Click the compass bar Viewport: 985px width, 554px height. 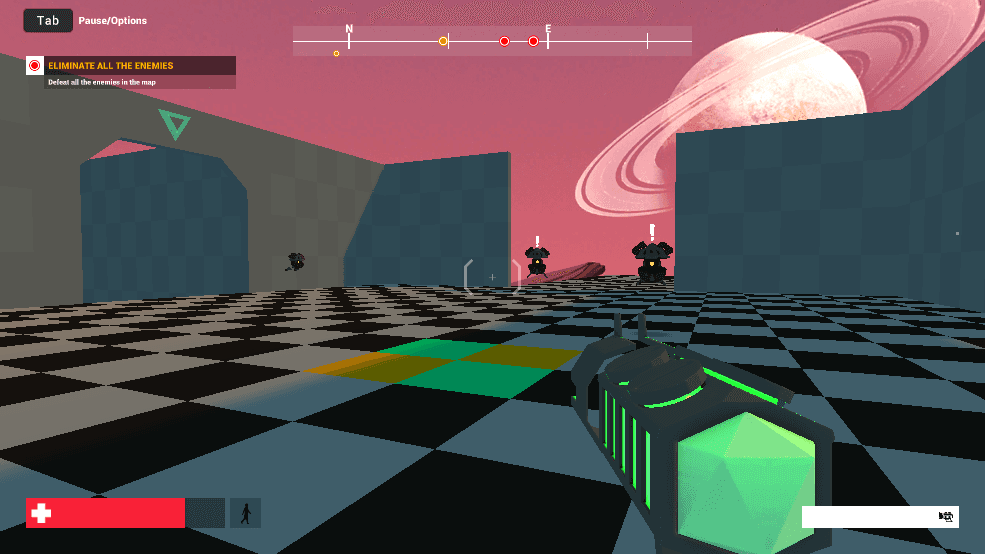tap(492, 41)
